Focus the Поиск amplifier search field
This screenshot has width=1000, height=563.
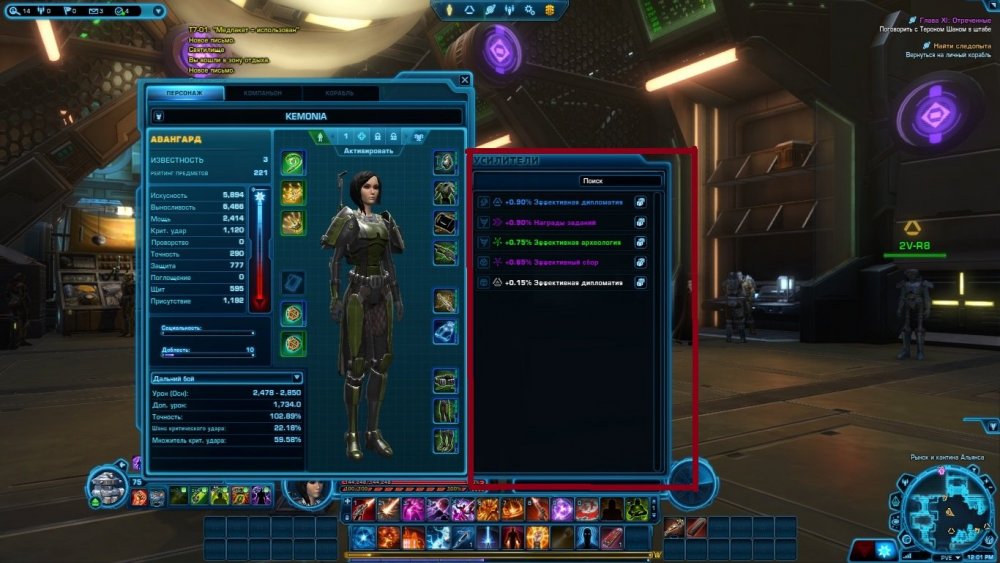[x=620, y=182]
